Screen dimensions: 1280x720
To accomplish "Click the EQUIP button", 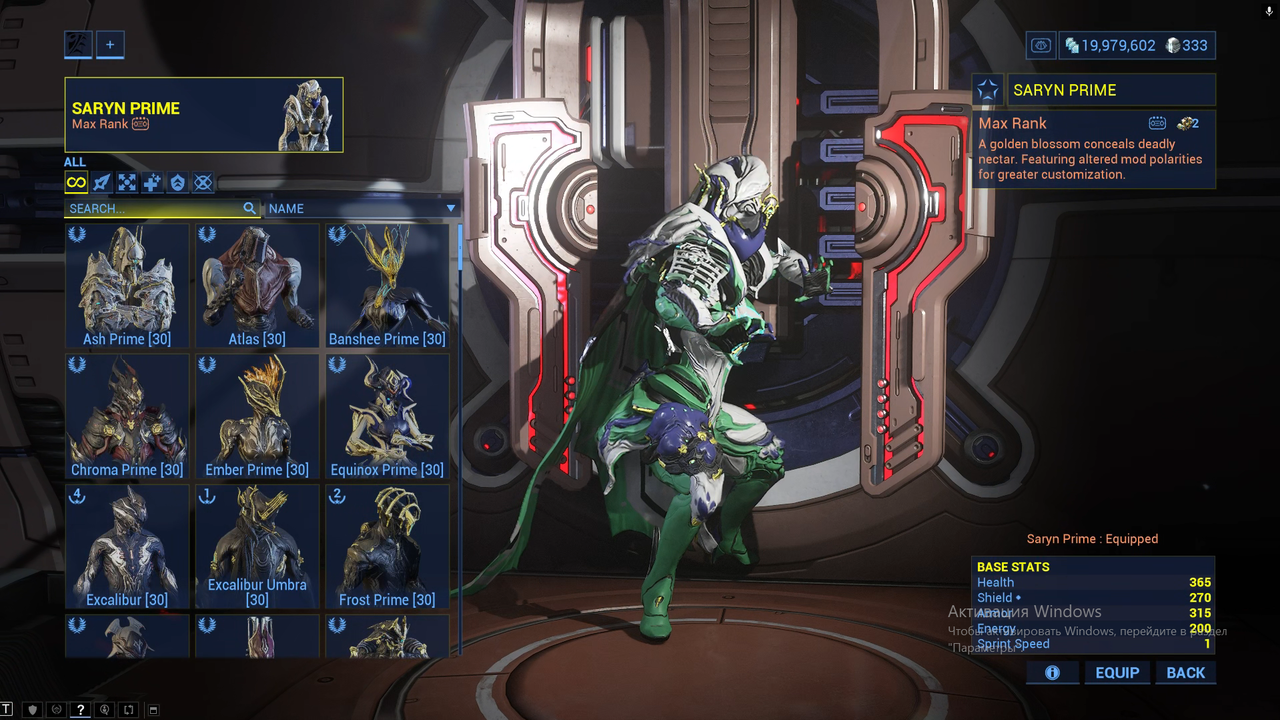I will (1117, 673).
